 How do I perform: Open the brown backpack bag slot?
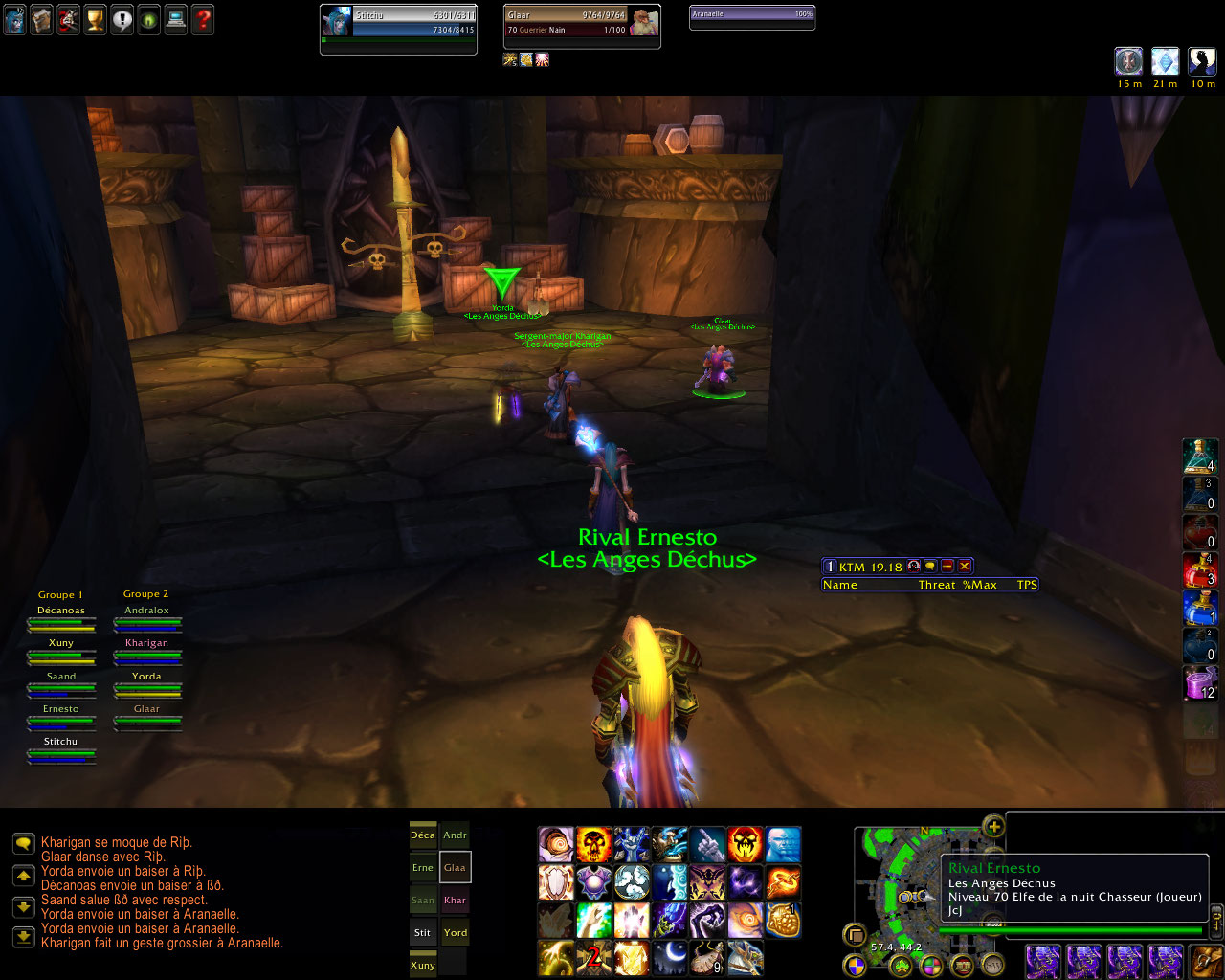click(x=1208, y=962)
